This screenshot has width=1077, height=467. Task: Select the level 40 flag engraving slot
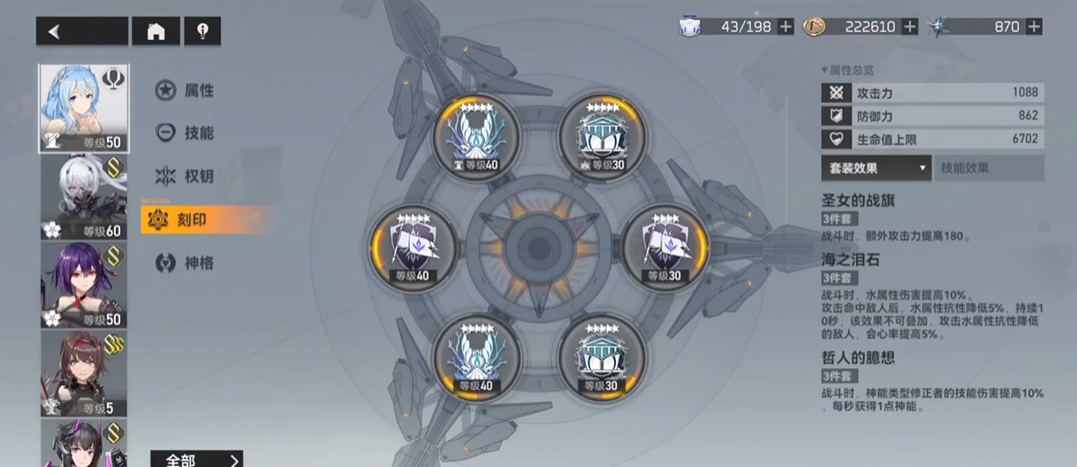413,245
